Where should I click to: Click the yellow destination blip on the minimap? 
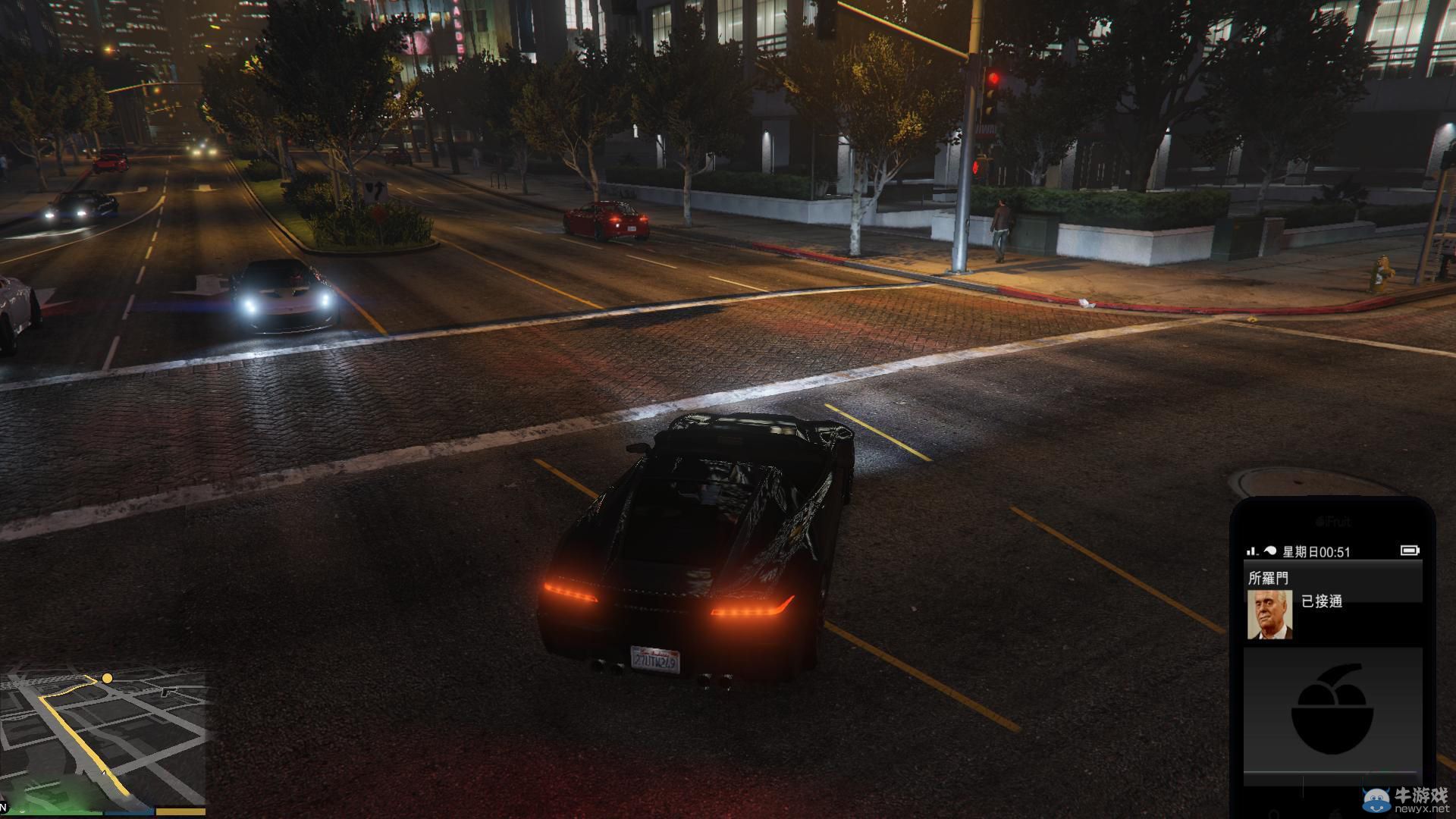click(x=108, y=679)
